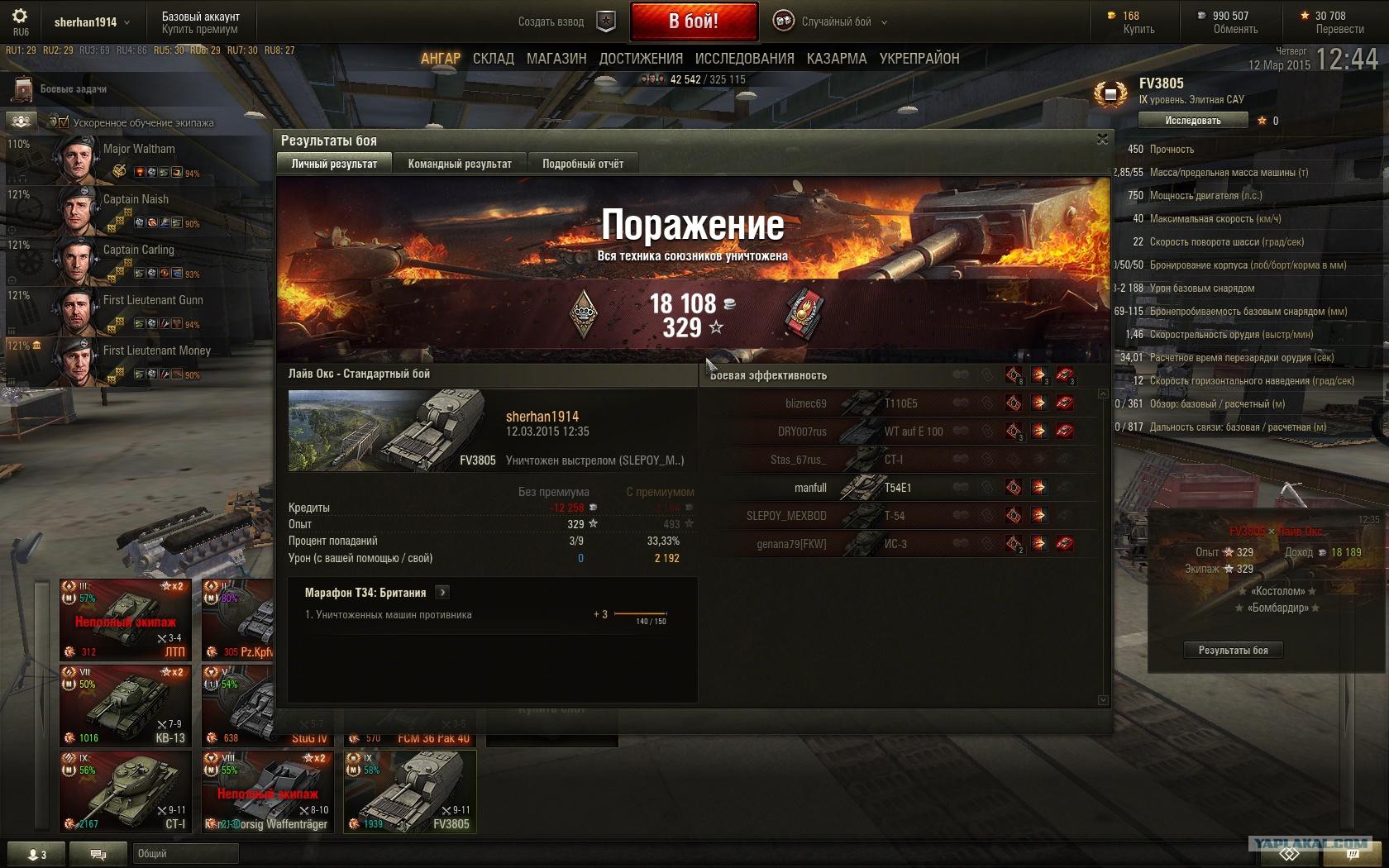This screenshot has height=868, width=1389.
Task: Start battle with the В бой! button
Action: click(x=694, y=21)
